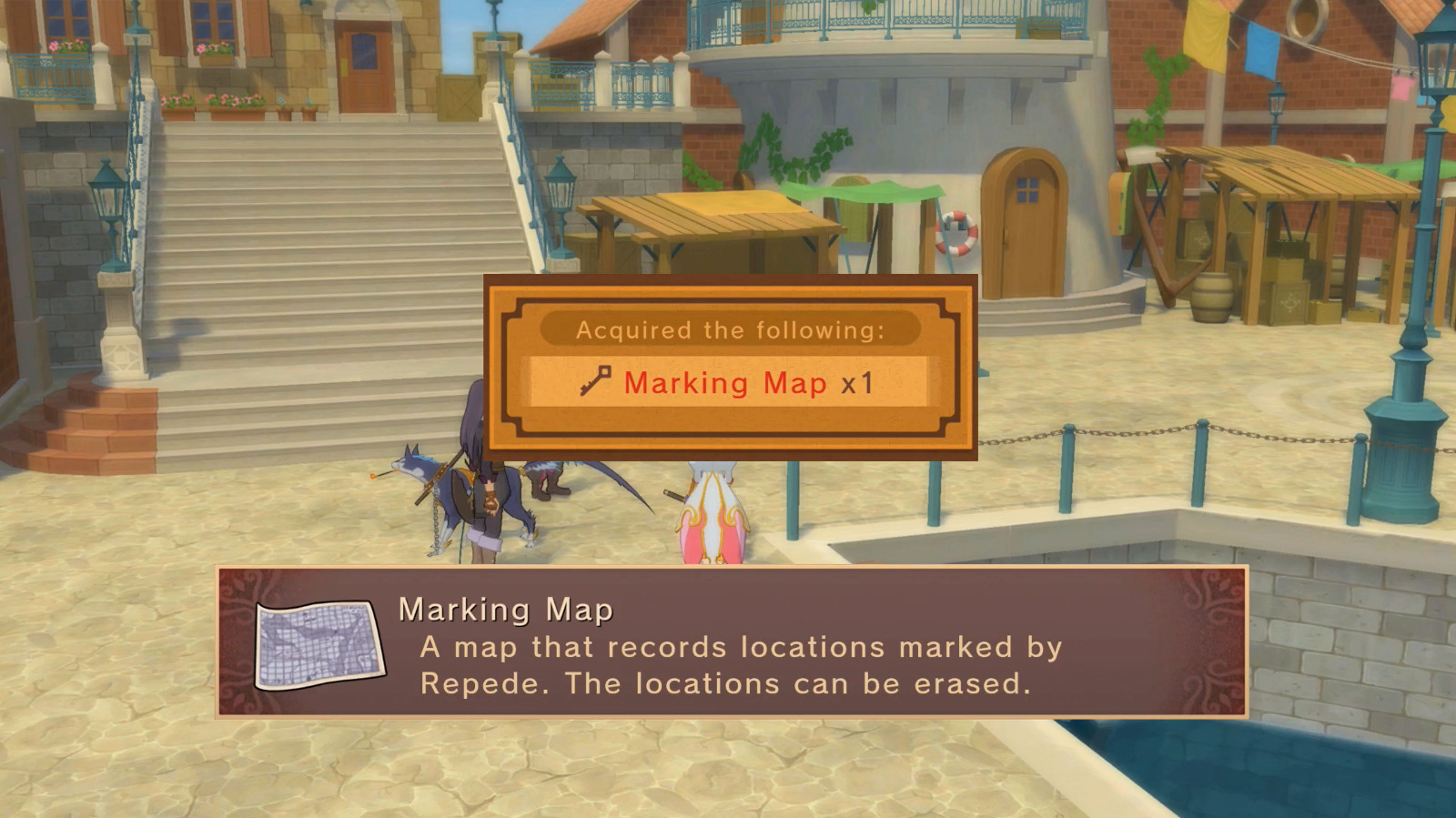The image size is (1456, 818).
Task: Toggle the 'Acquired the following' header ribbon
Action: click(x=728, y=329)
